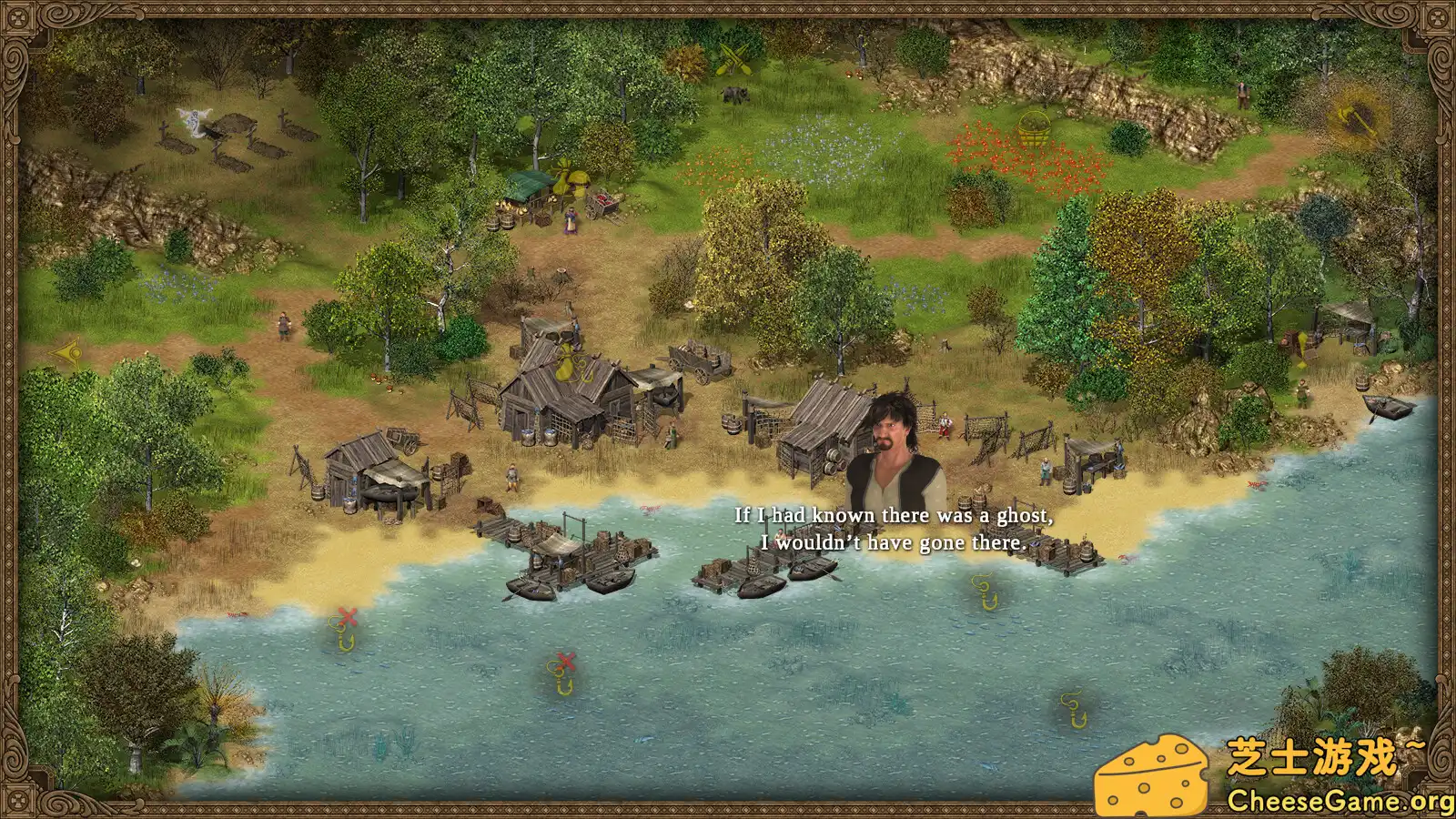Click the yellow basket gathering icon
Screen dimensions: 1456x819
tap(1034, 128)
